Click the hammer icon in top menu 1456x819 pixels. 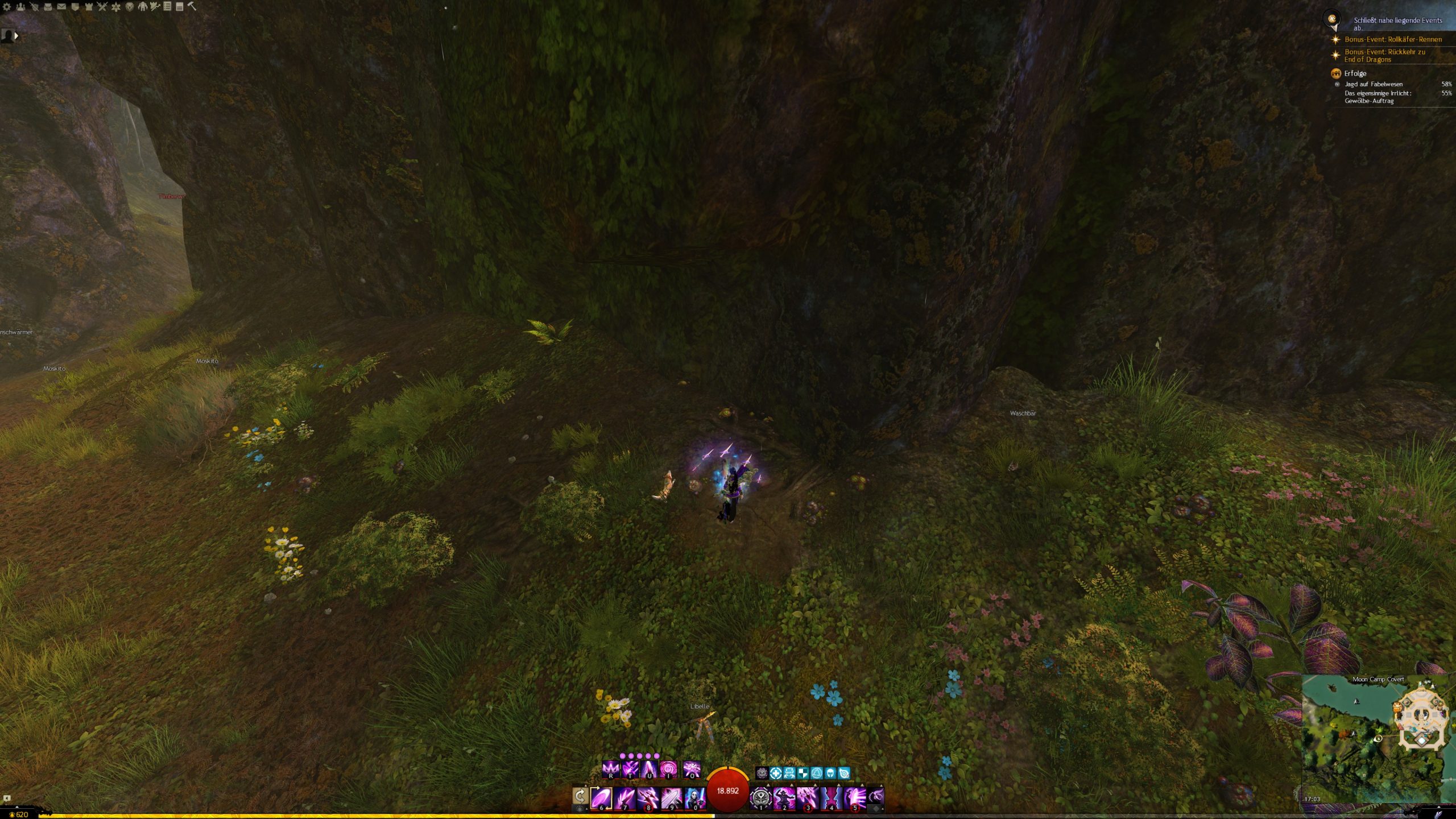192,6
